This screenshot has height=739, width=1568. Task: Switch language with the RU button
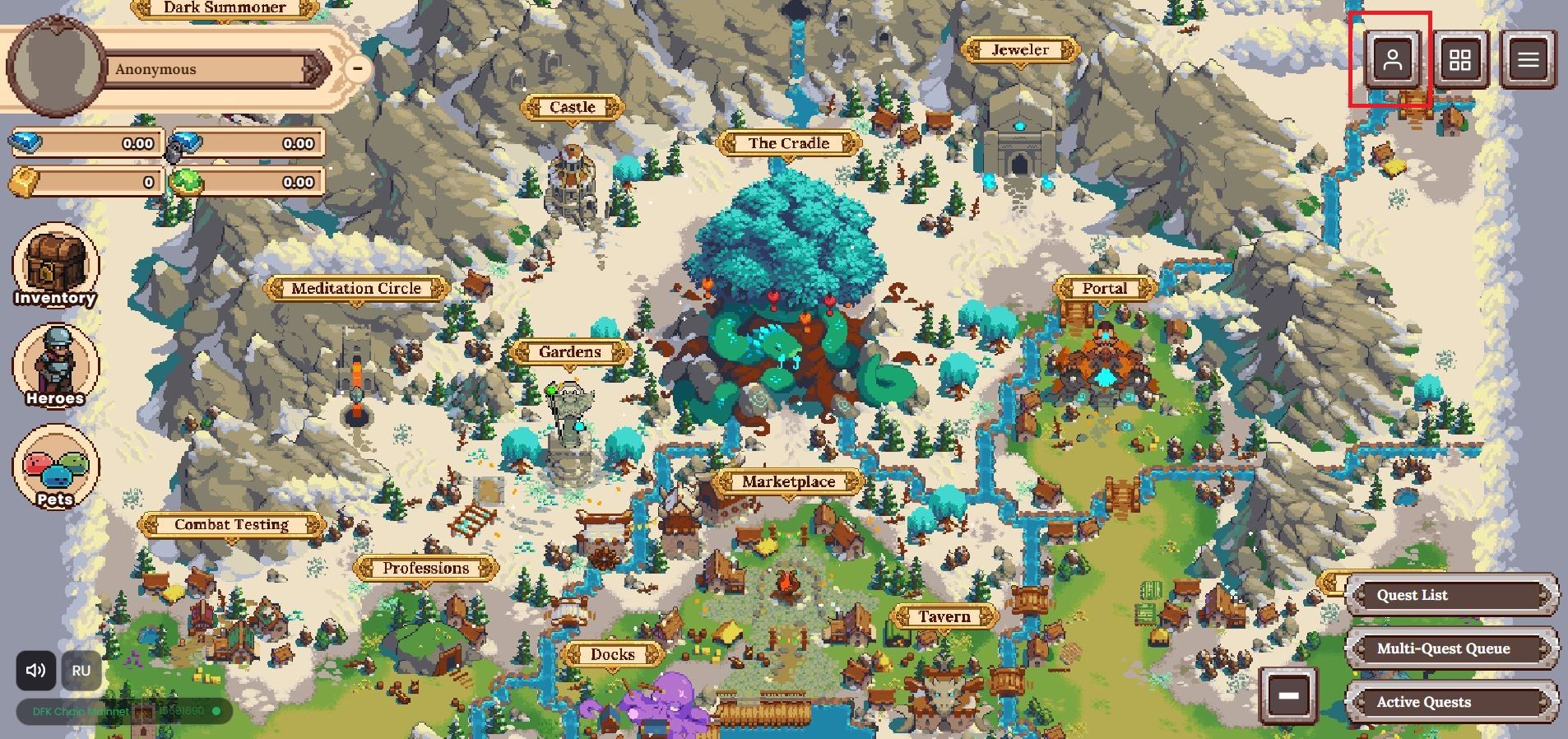point(81,671)
